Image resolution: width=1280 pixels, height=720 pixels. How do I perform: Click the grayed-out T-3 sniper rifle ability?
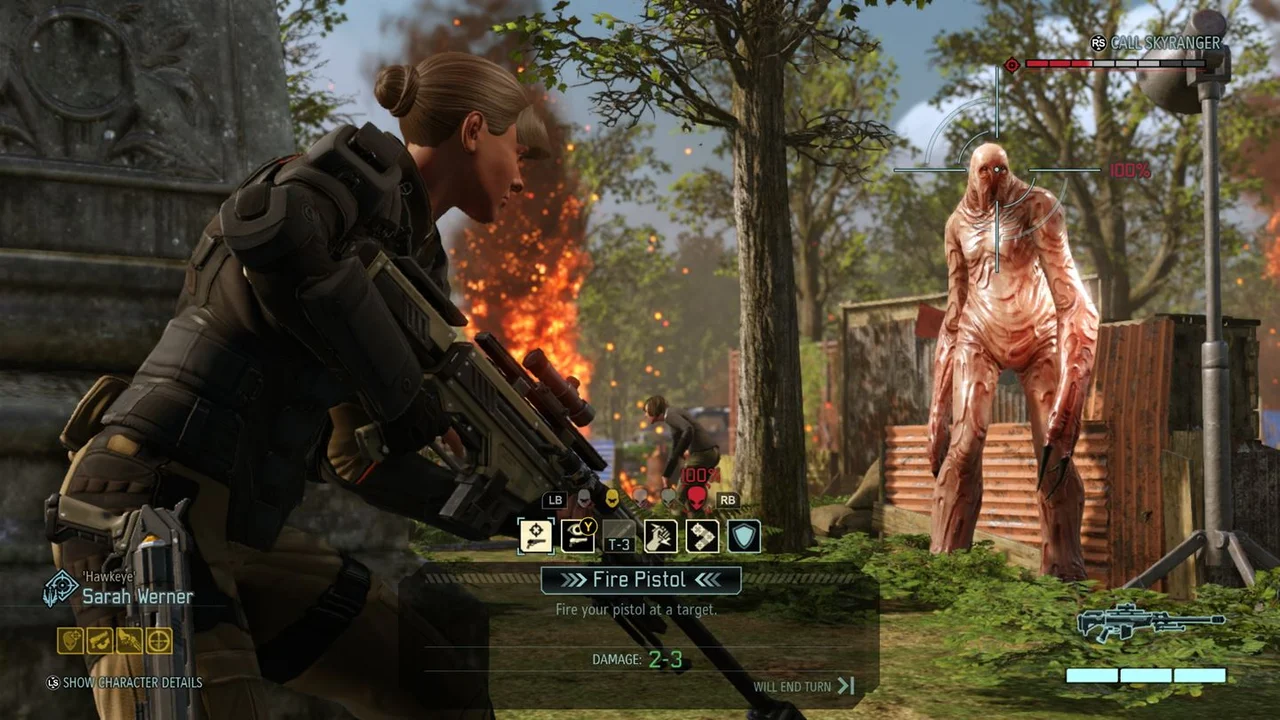[619, 537]
